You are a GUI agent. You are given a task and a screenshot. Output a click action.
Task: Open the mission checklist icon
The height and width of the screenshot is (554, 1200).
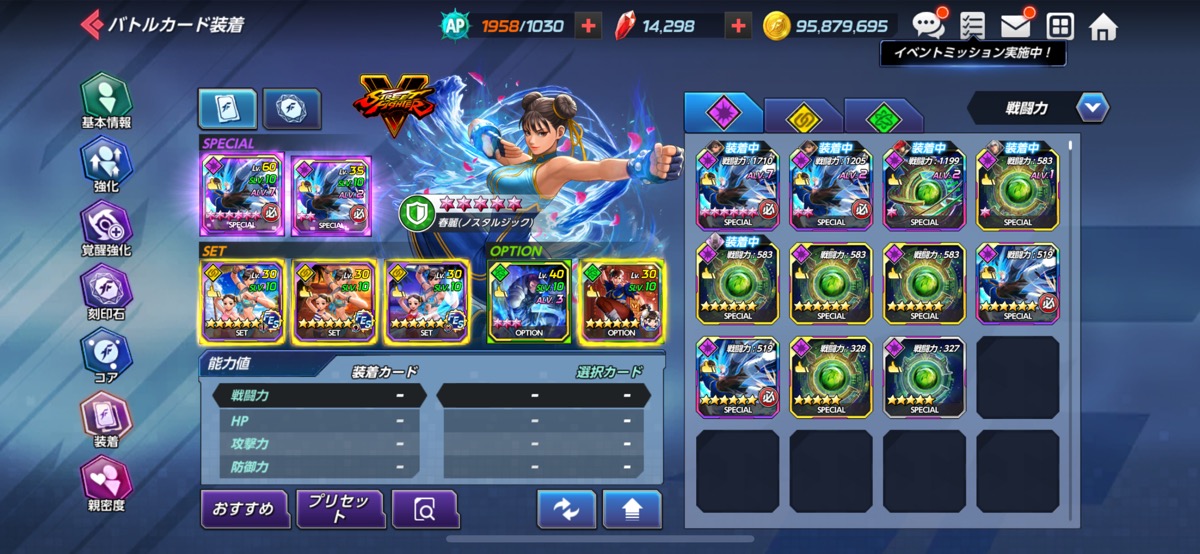pyautogui.click(x=971, y=25)
